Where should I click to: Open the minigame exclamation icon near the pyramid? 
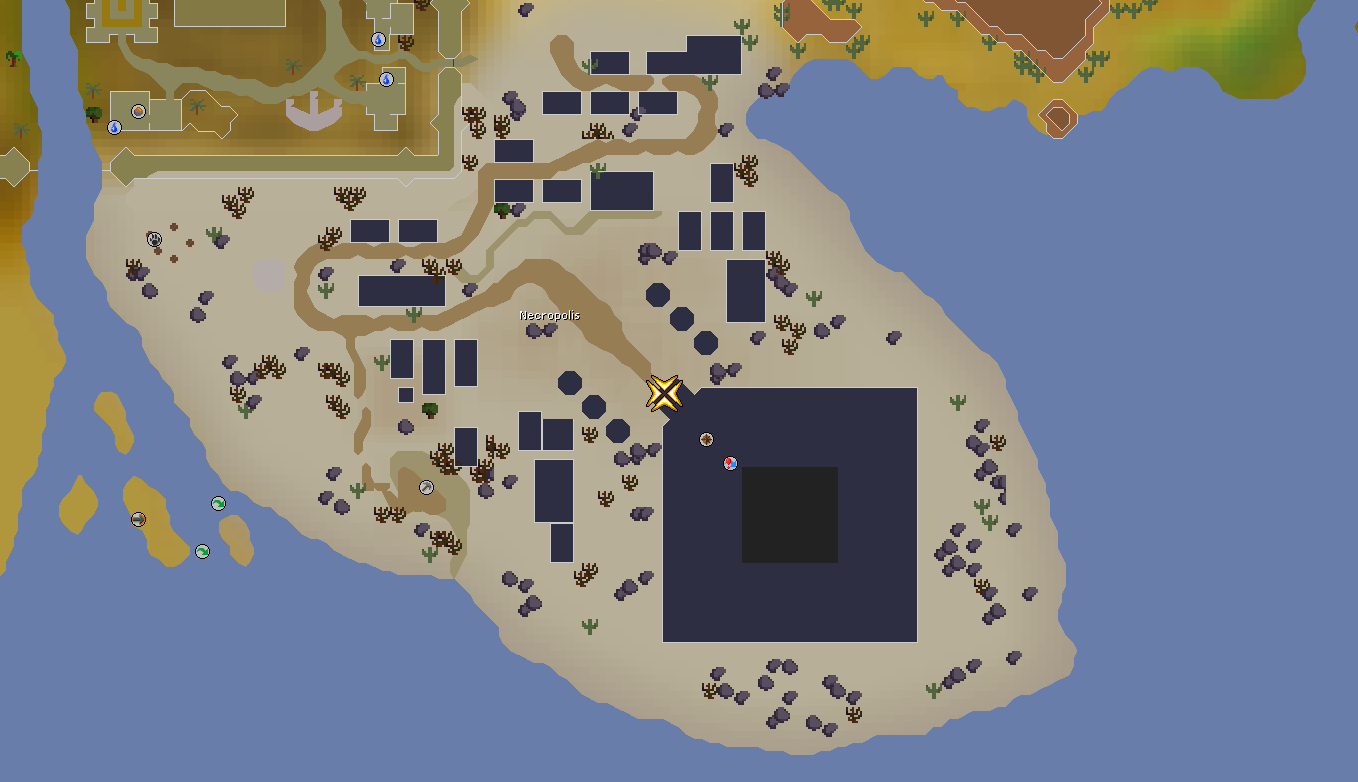[x=729, y=464]
